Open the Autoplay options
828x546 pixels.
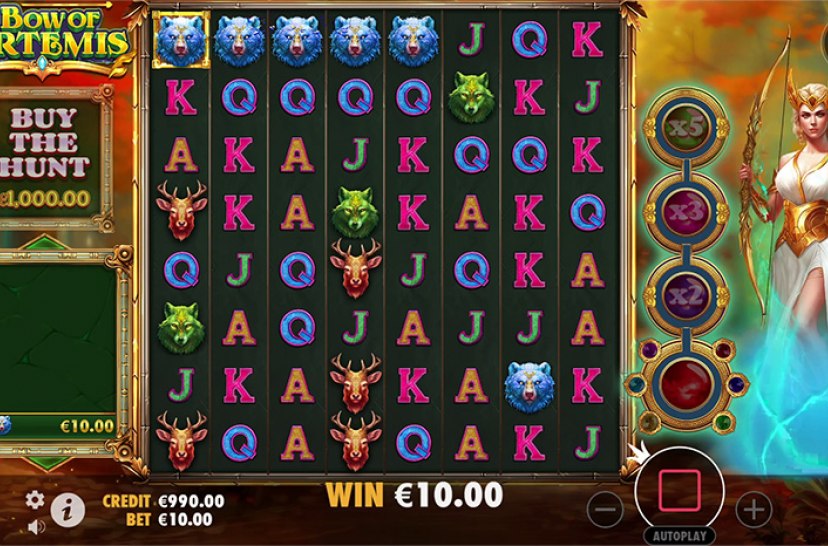[679, 535]
